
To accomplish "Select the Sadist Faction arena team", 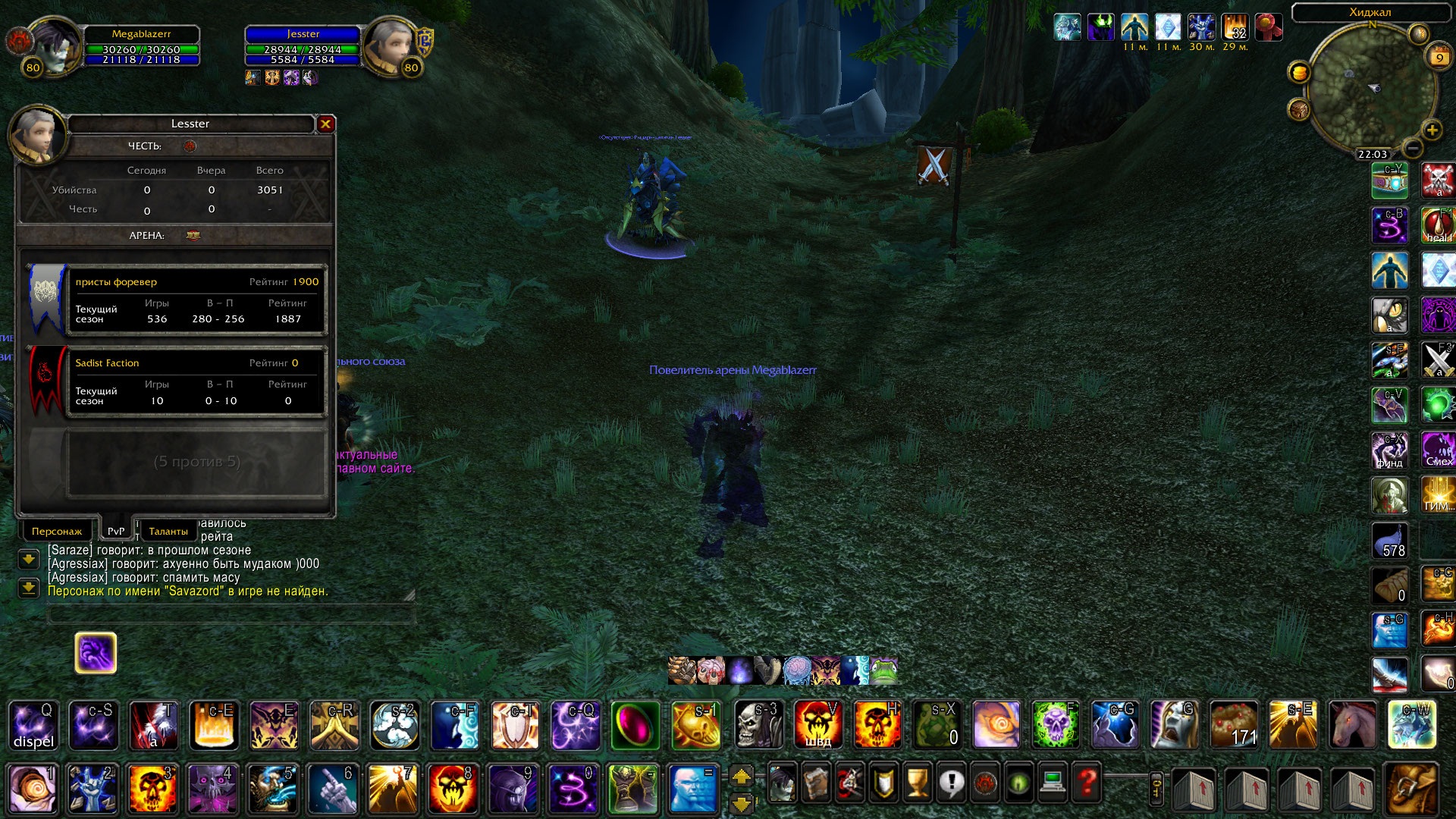I will [197, 381].
